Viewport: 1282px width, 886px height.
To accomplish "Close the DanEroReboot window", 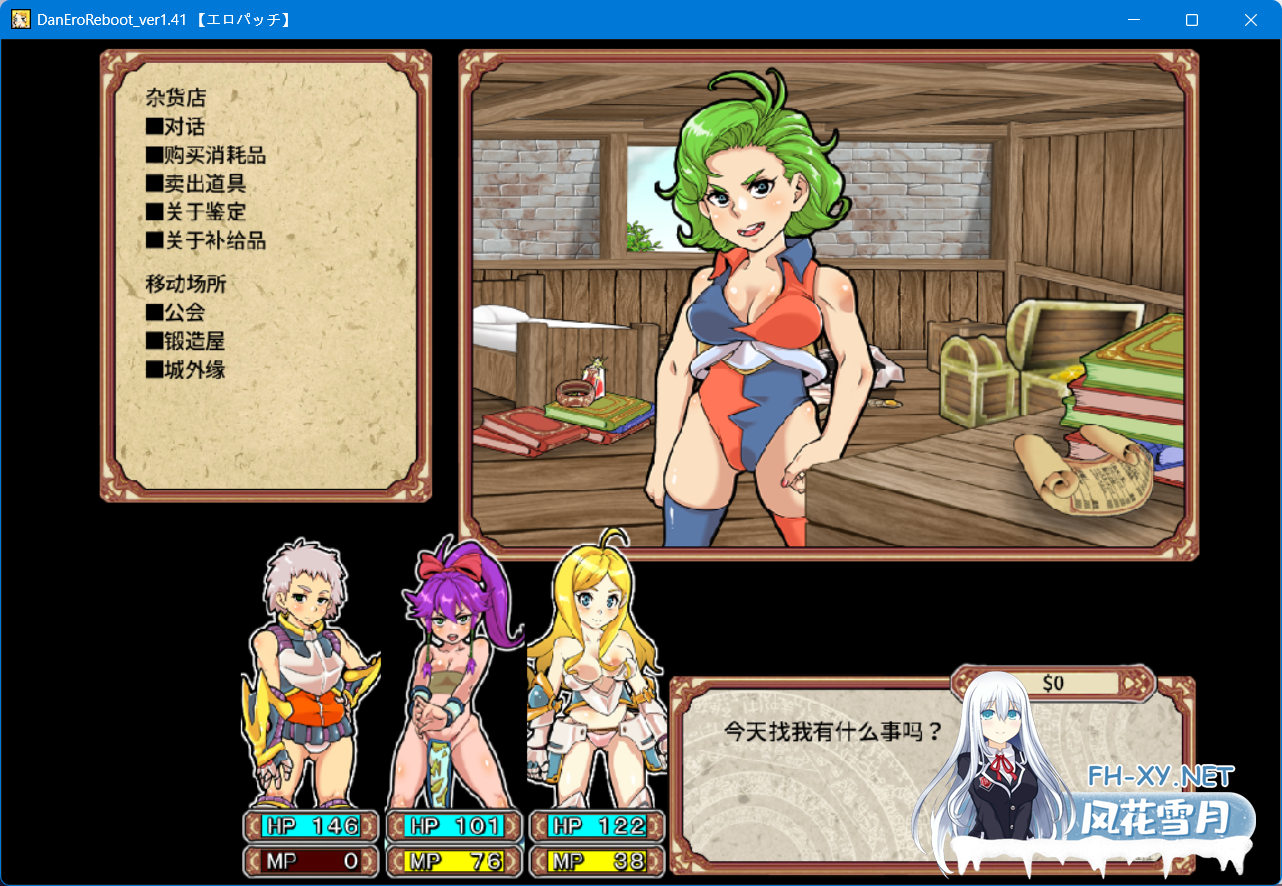I will click(1250, 20).
